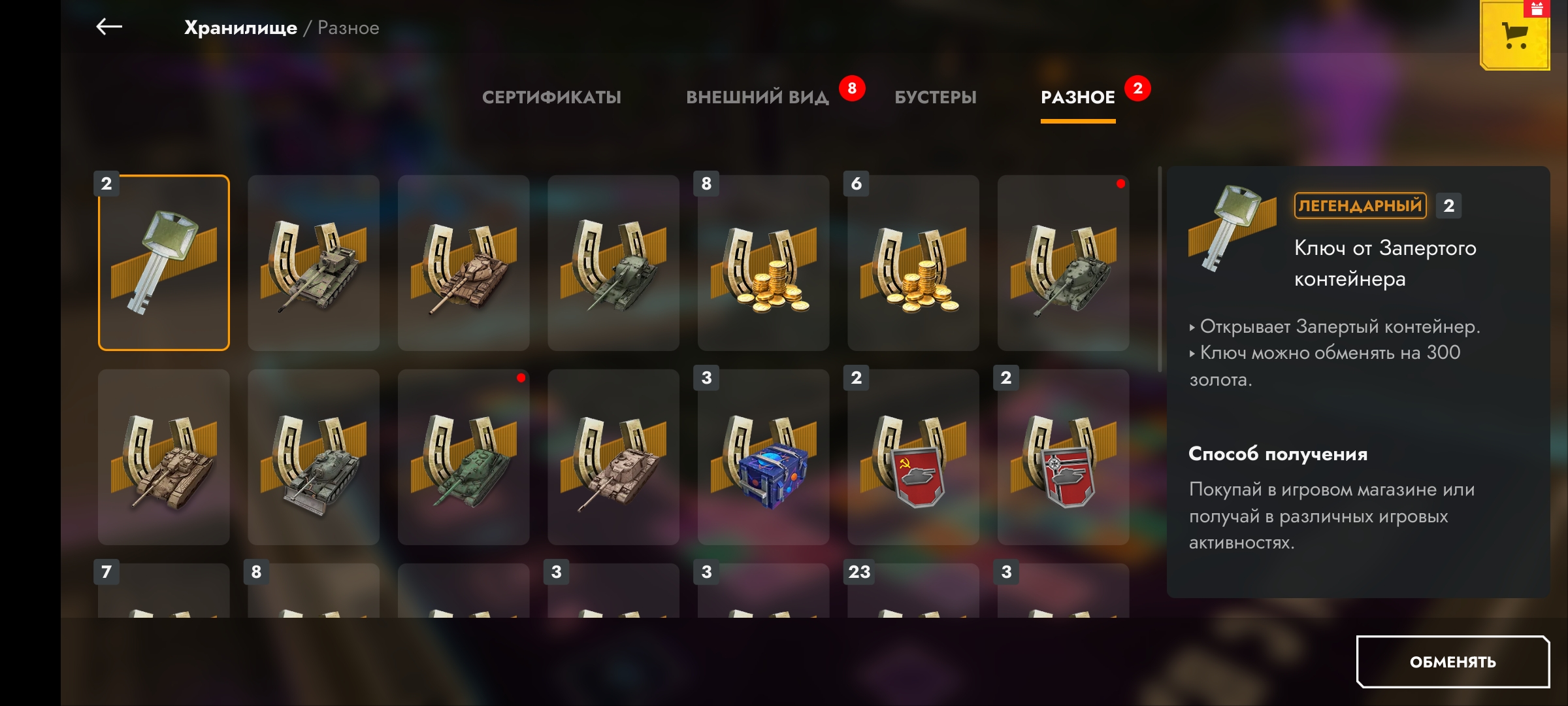
Task: Select the tank slot with bulldozer blade
Action: [x=314, y=458]
